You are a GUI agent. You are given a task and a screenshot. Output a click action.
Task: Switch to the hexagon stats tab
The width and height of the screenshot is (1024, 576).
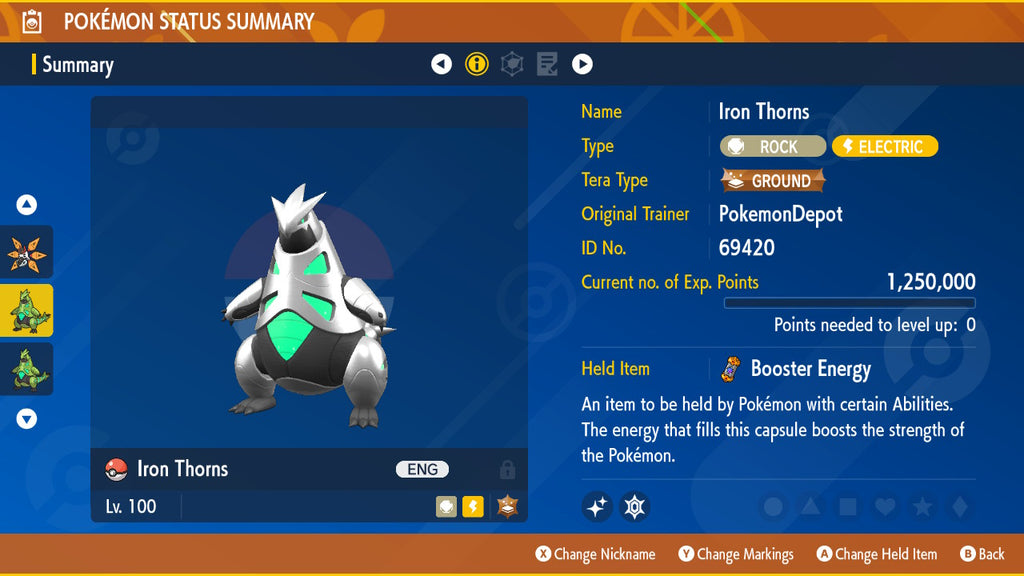pyautogui.click(x=511, y=65)
